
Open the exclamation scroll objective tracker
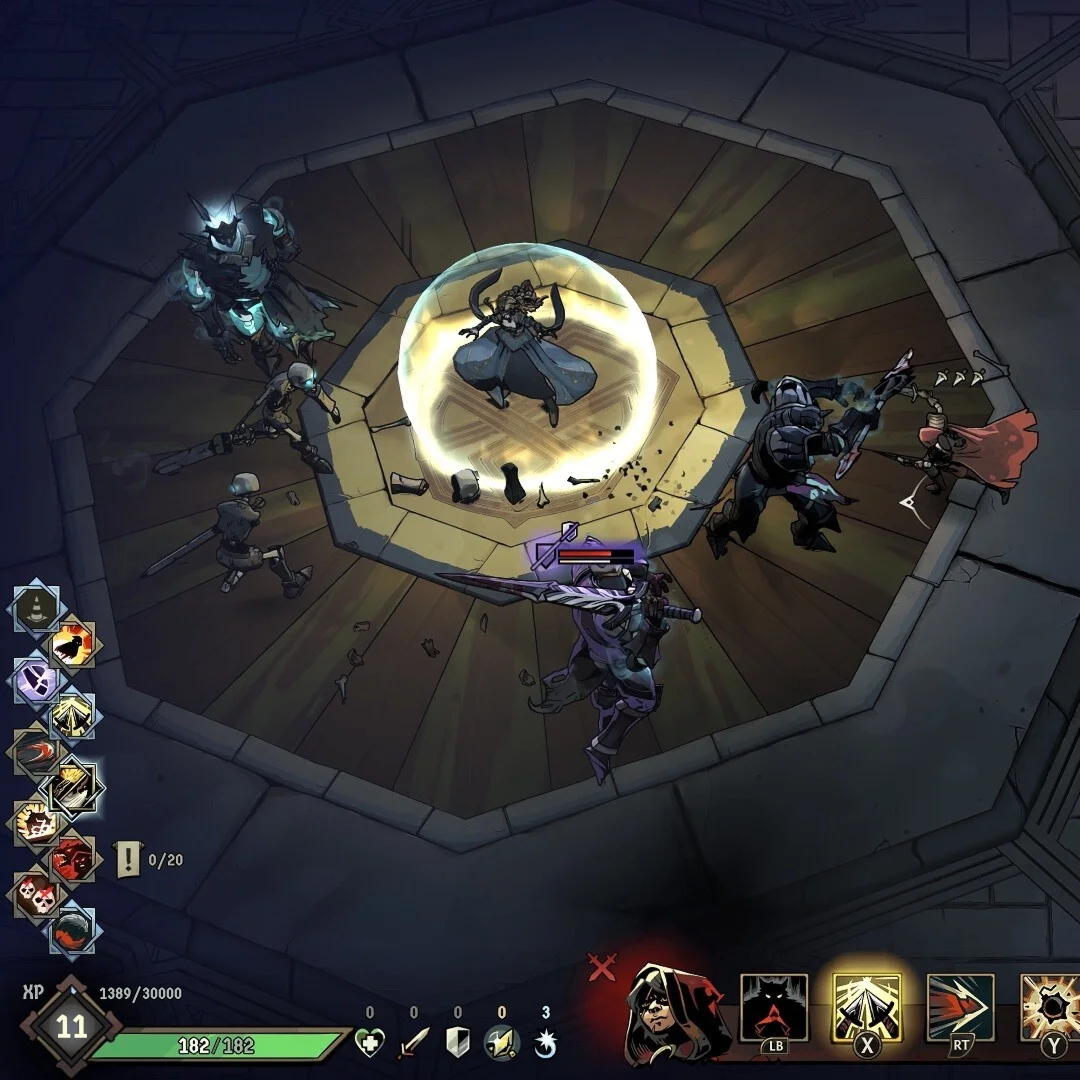(129, 859)
